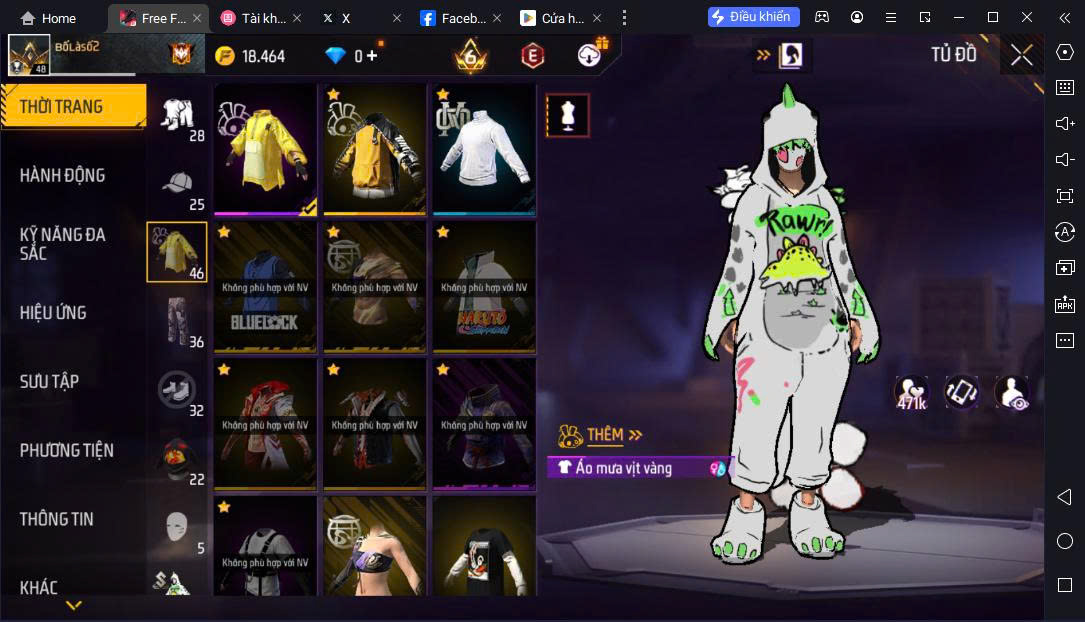Screen dimensions: 1085x622
Task: Switch to the HÀNH ĐỘNG category
Action: tap(62, 176)
